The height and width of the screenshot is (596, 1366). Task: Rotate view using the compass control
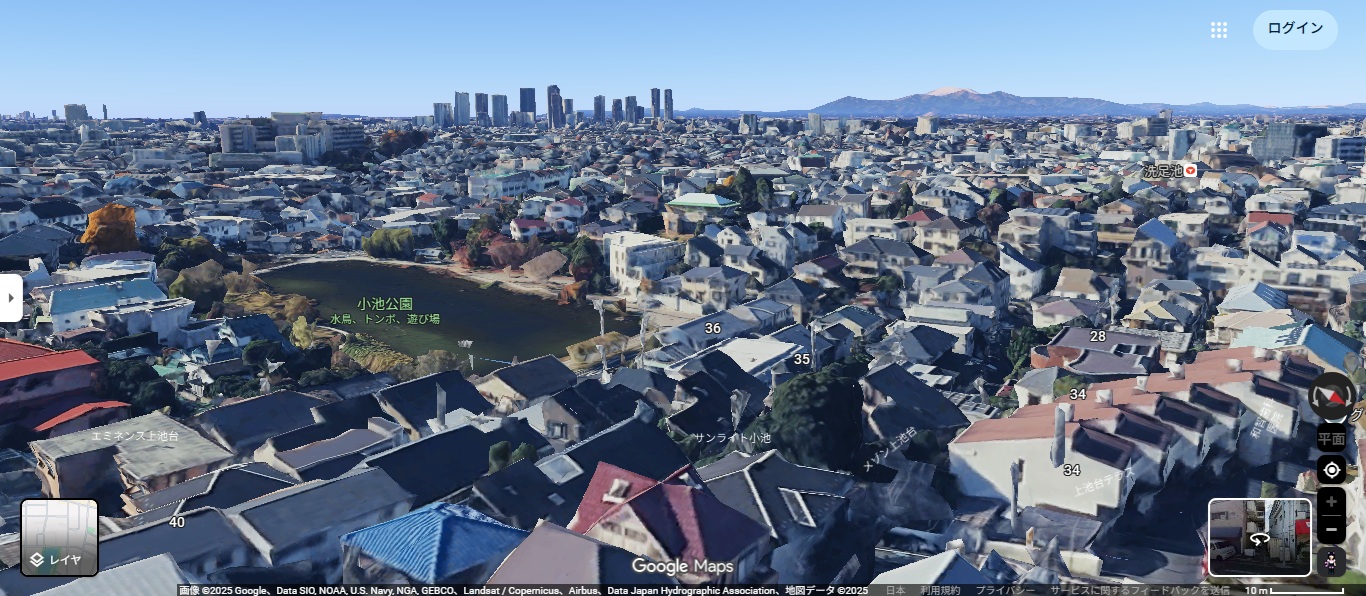1332,396
